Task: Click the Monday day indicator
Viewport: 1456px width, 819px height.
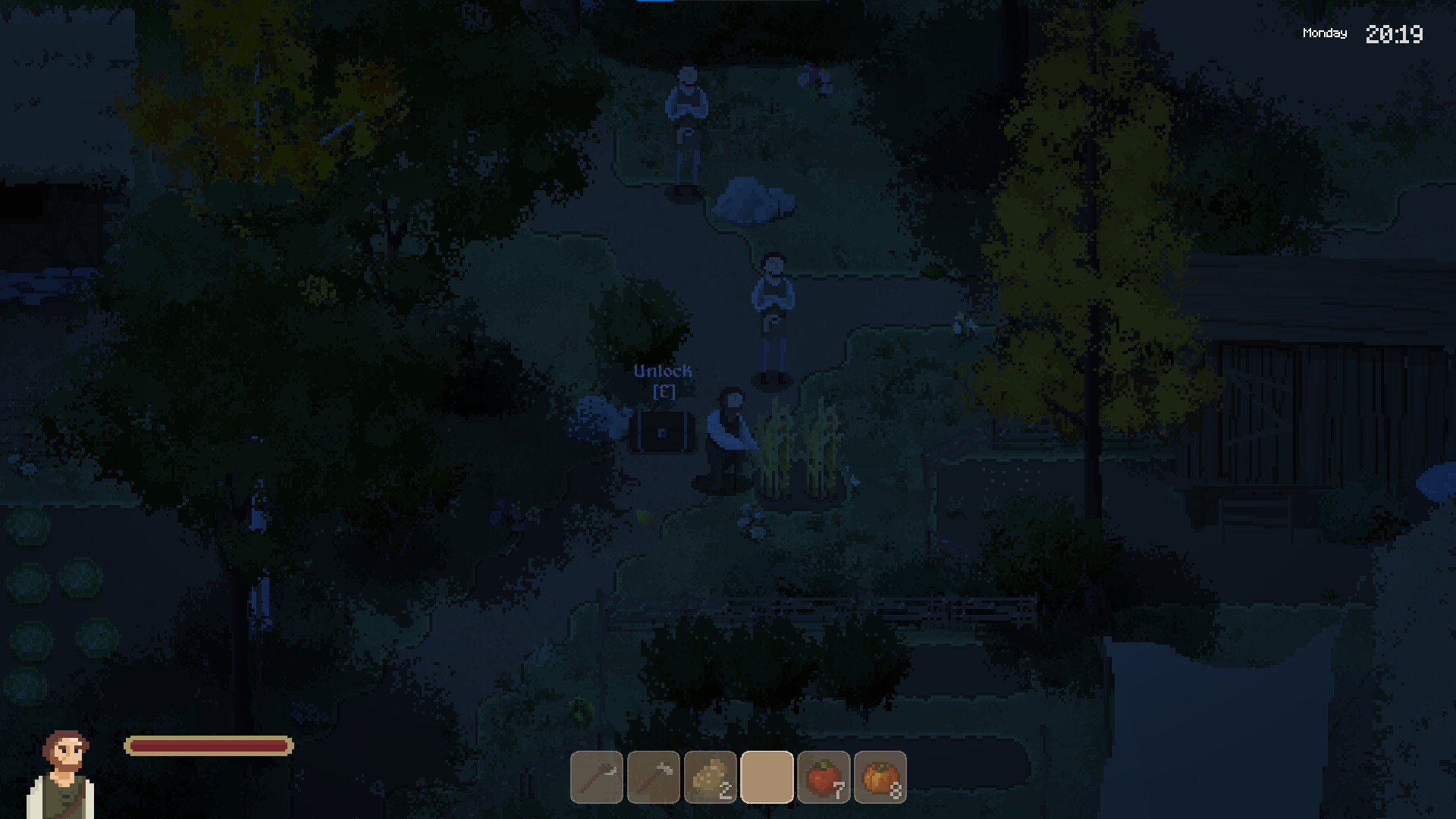Action: pos(1324,33)
